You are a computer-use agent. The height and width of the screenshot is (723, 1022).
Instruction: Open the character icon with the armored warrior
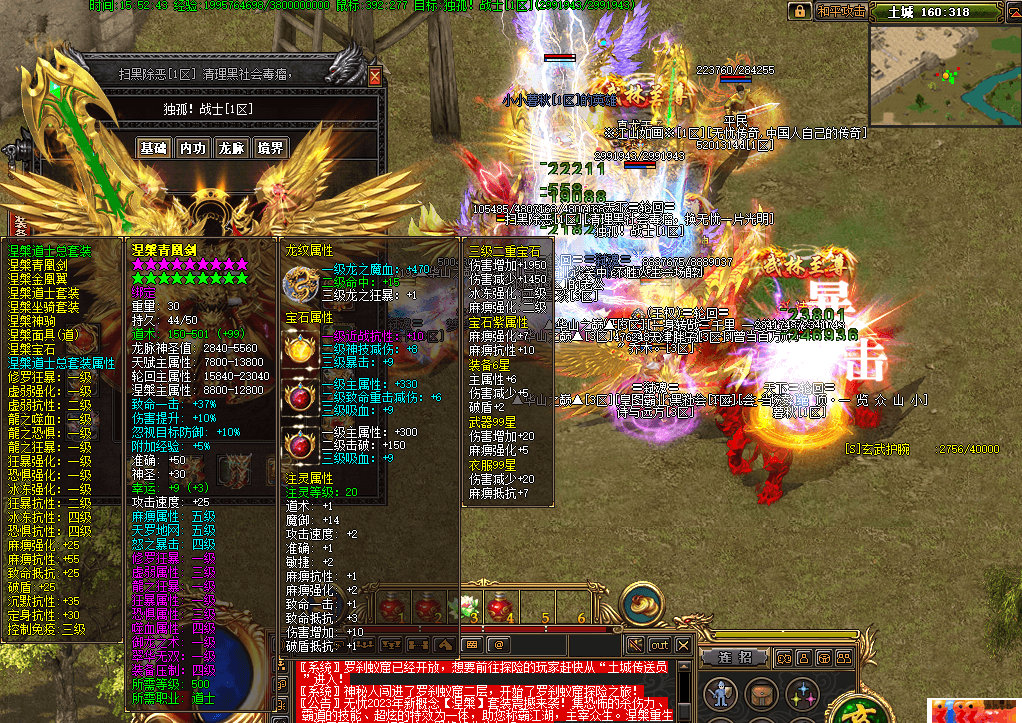[719, 693]
